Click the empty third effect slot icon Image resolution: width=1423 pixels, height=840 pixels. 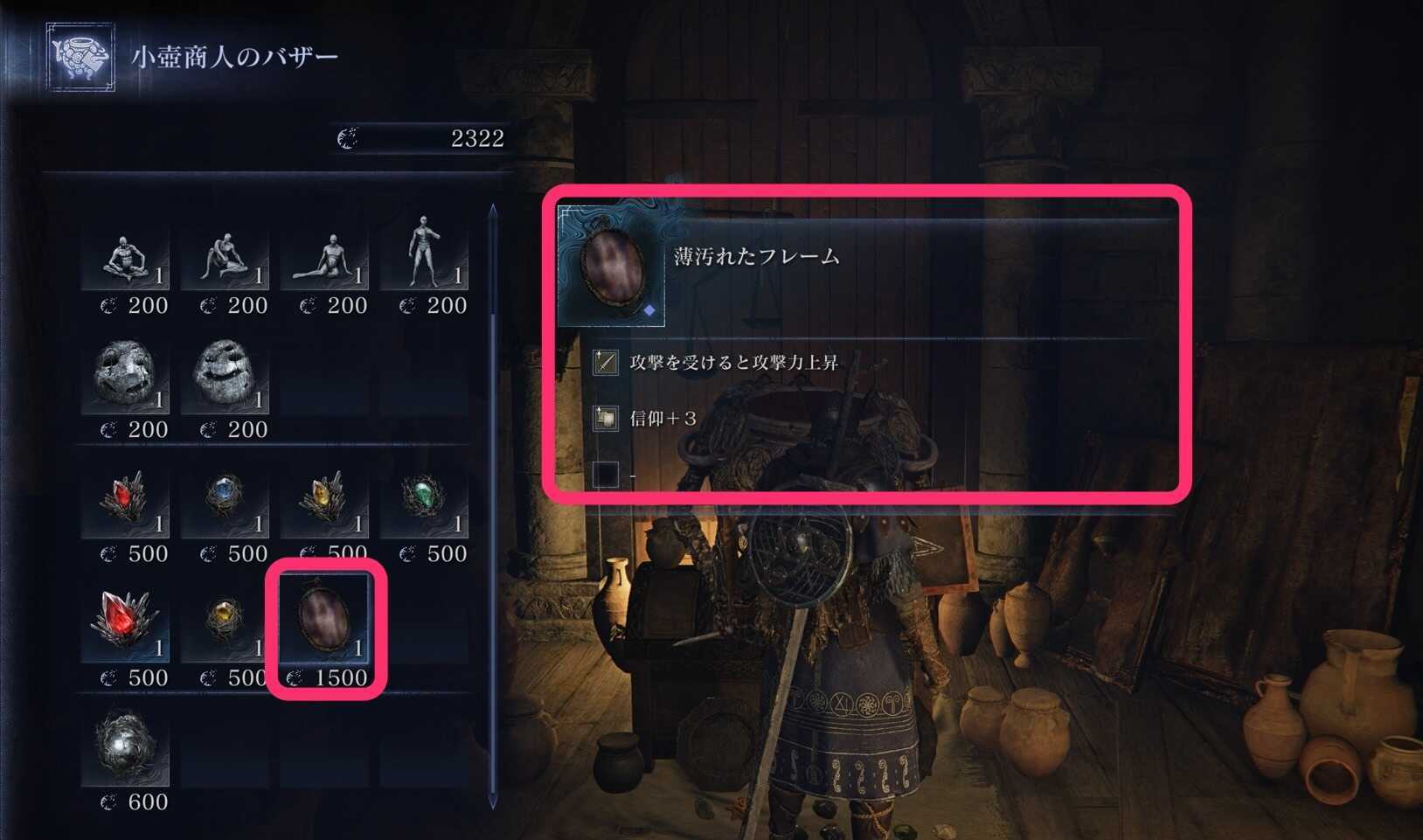605,473
